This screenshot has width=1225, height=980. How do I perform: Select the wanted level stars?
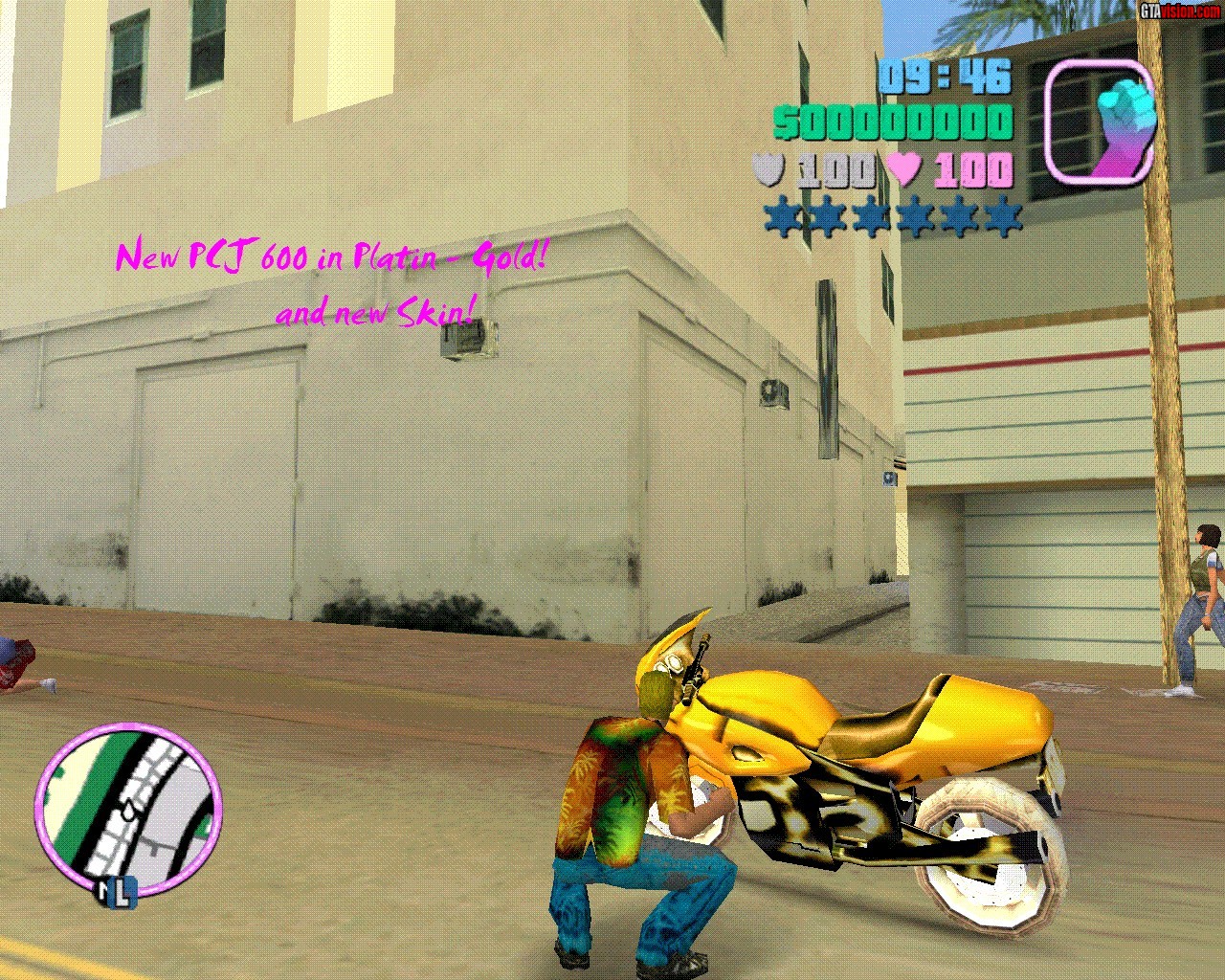(893, 218)
